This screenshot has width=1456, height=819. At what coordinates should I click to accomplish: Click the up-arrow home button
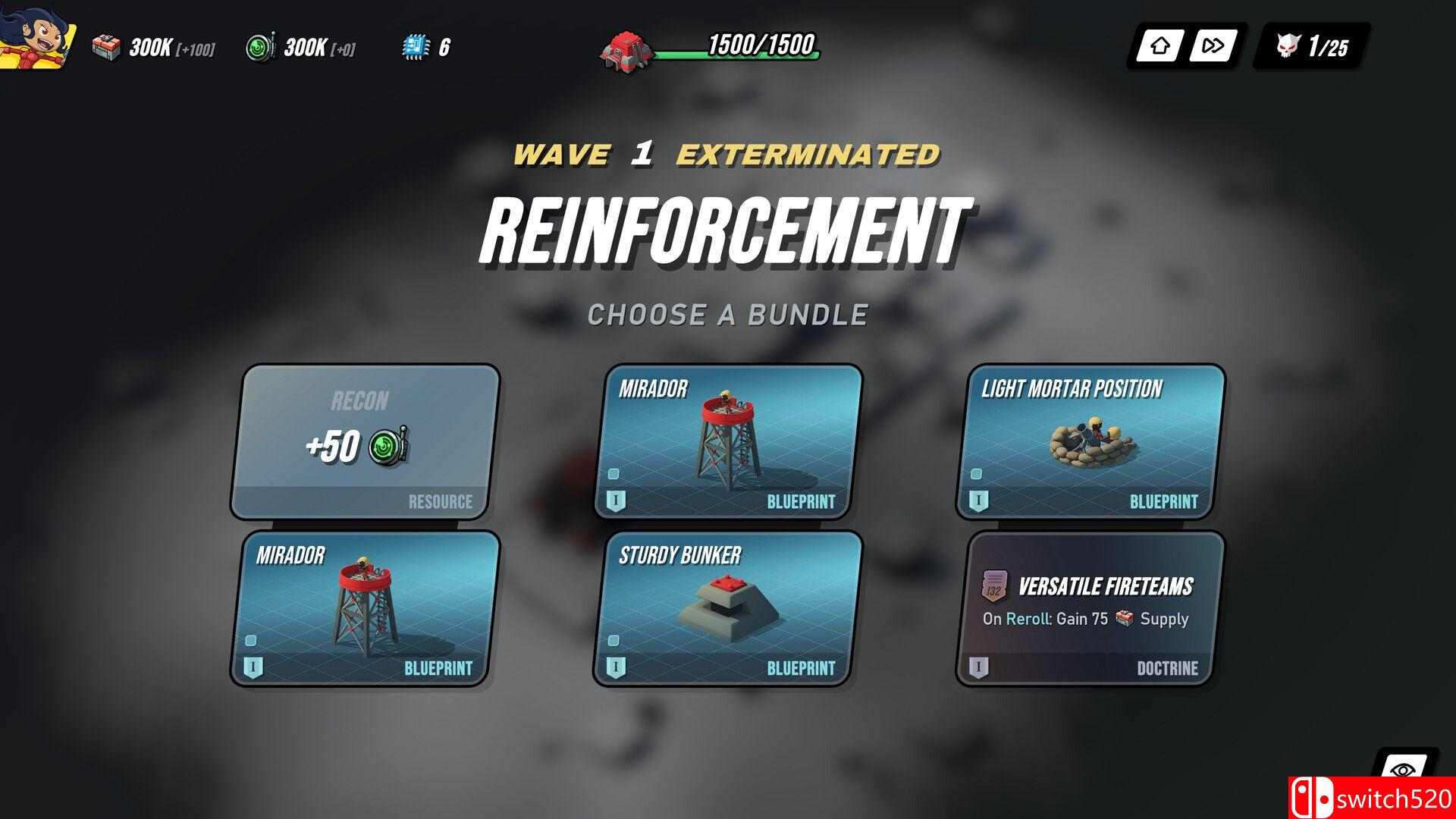[x=1158, y=46]
